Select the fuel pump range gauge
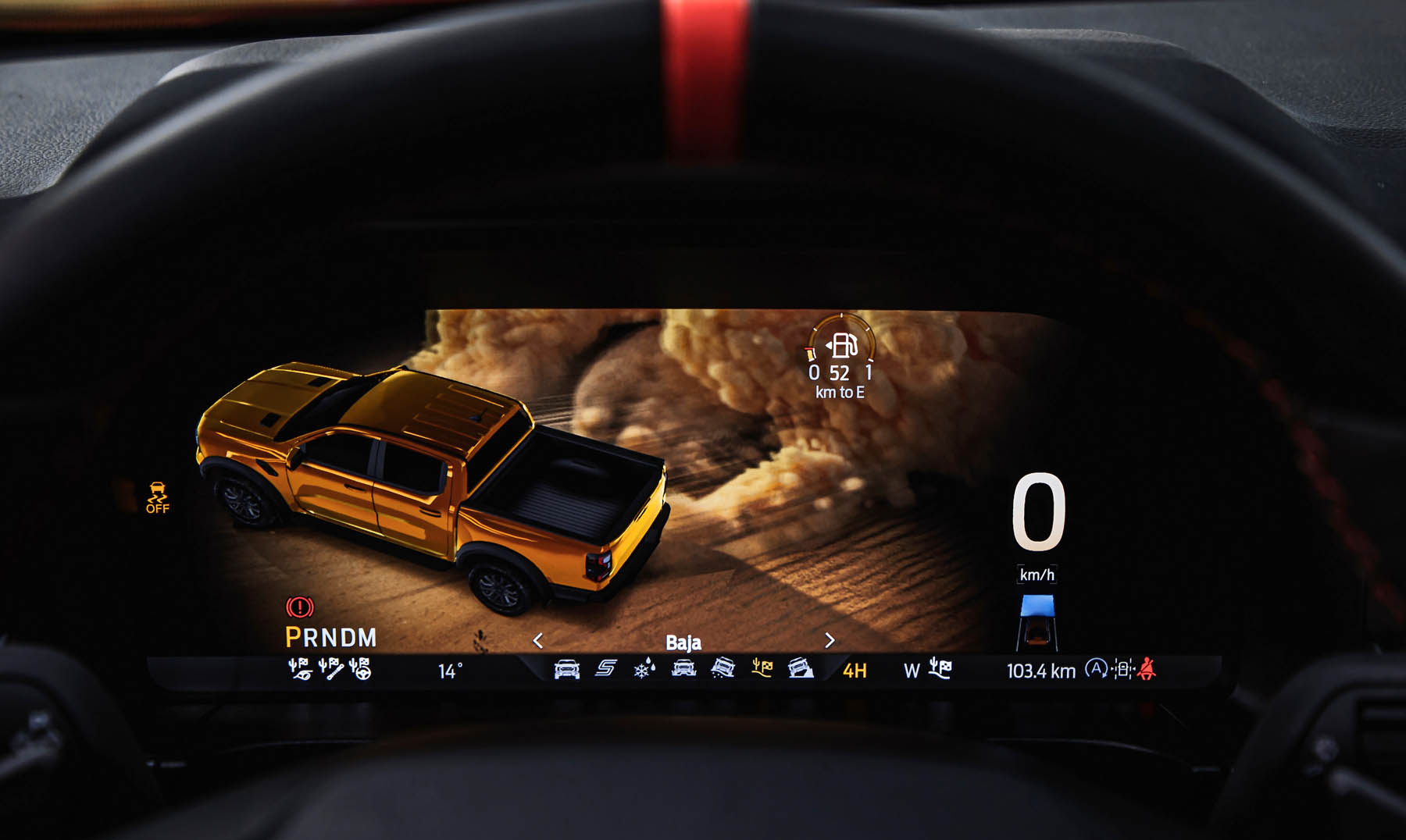The image size is (1406, 840). 841,345
